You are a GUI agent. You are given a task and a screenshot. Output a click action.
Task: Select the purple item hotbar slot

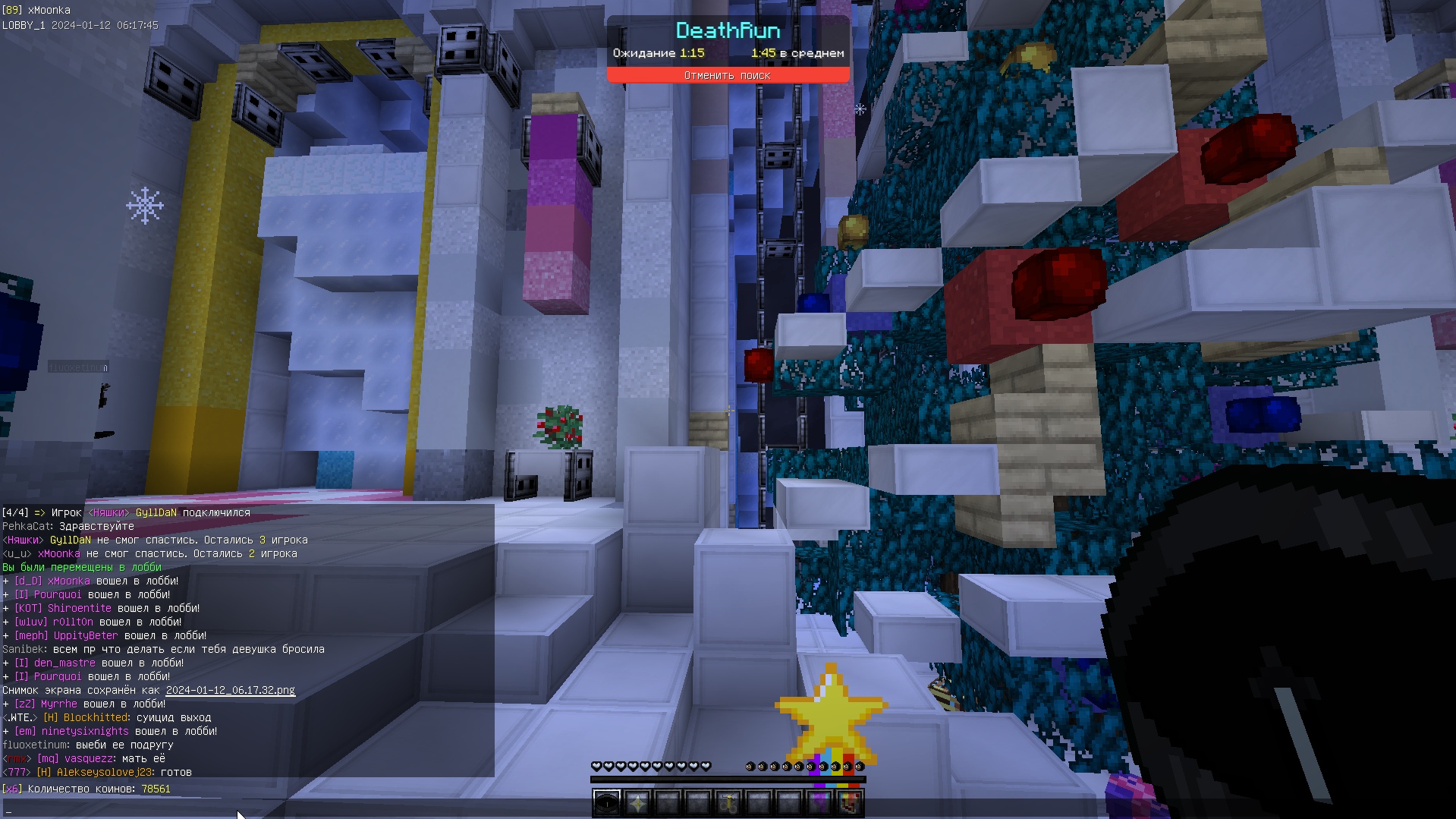[x=819, y=802]
